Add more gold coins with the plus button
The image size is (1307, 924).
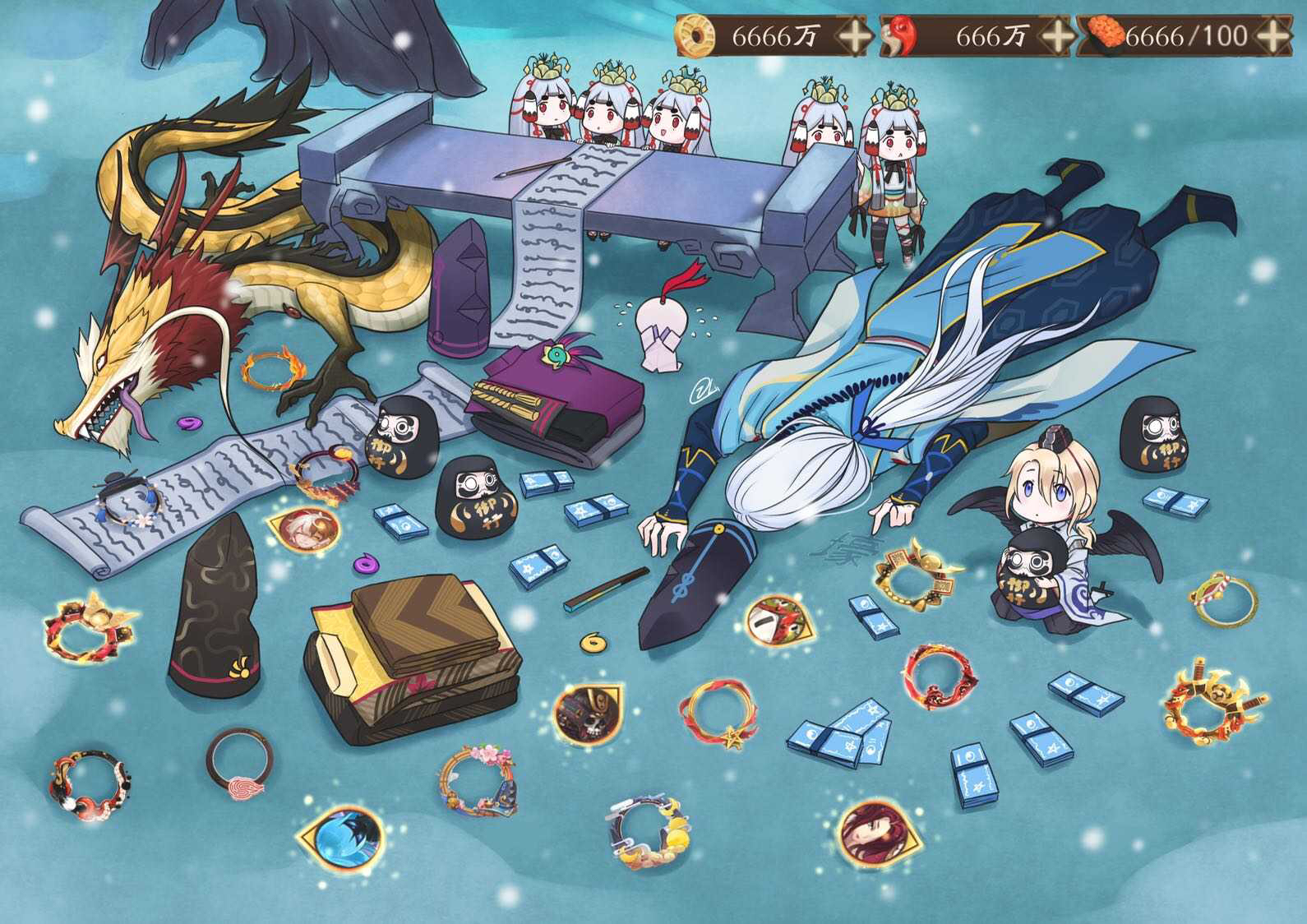click(x=854, y=36)
